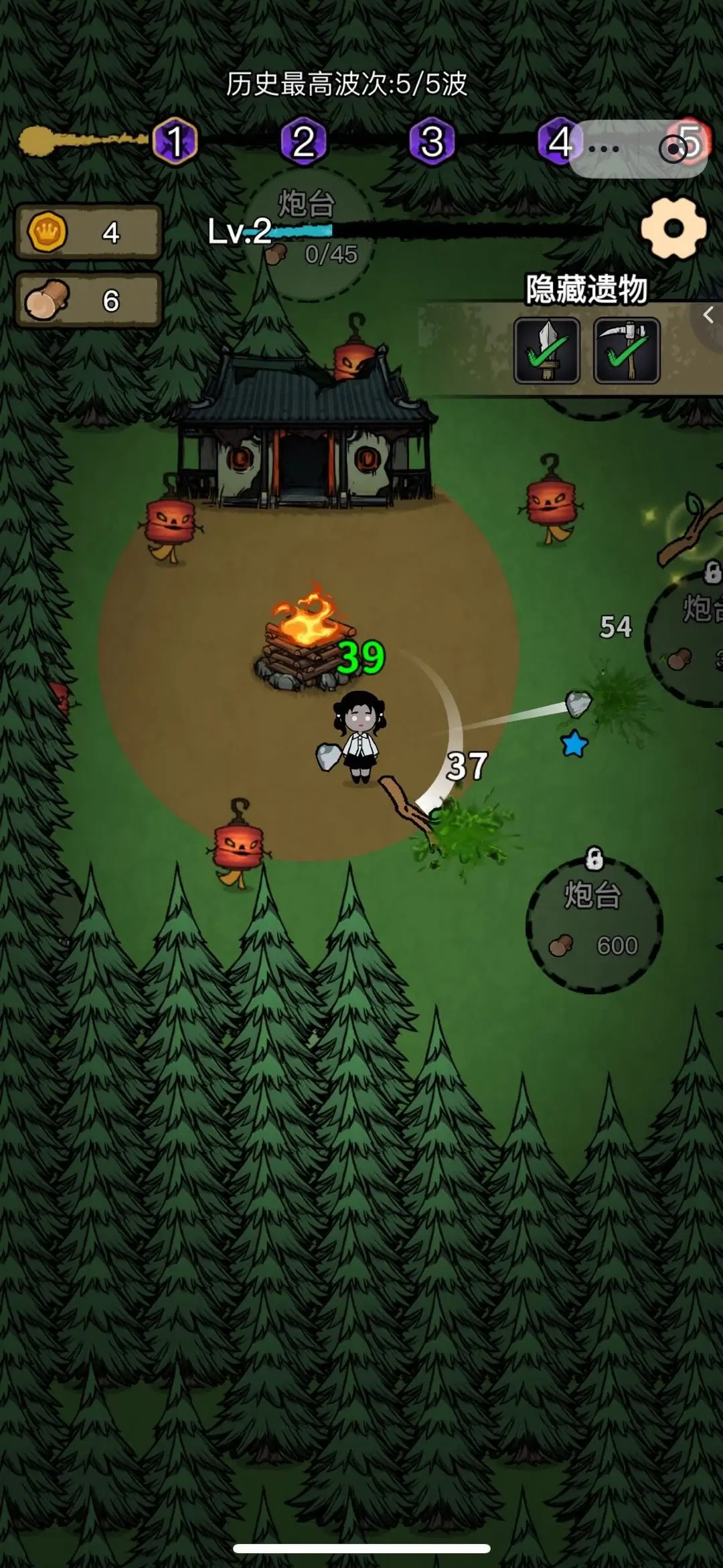Select the sword relic slot

pyautogui.click(x=546, y=350)
